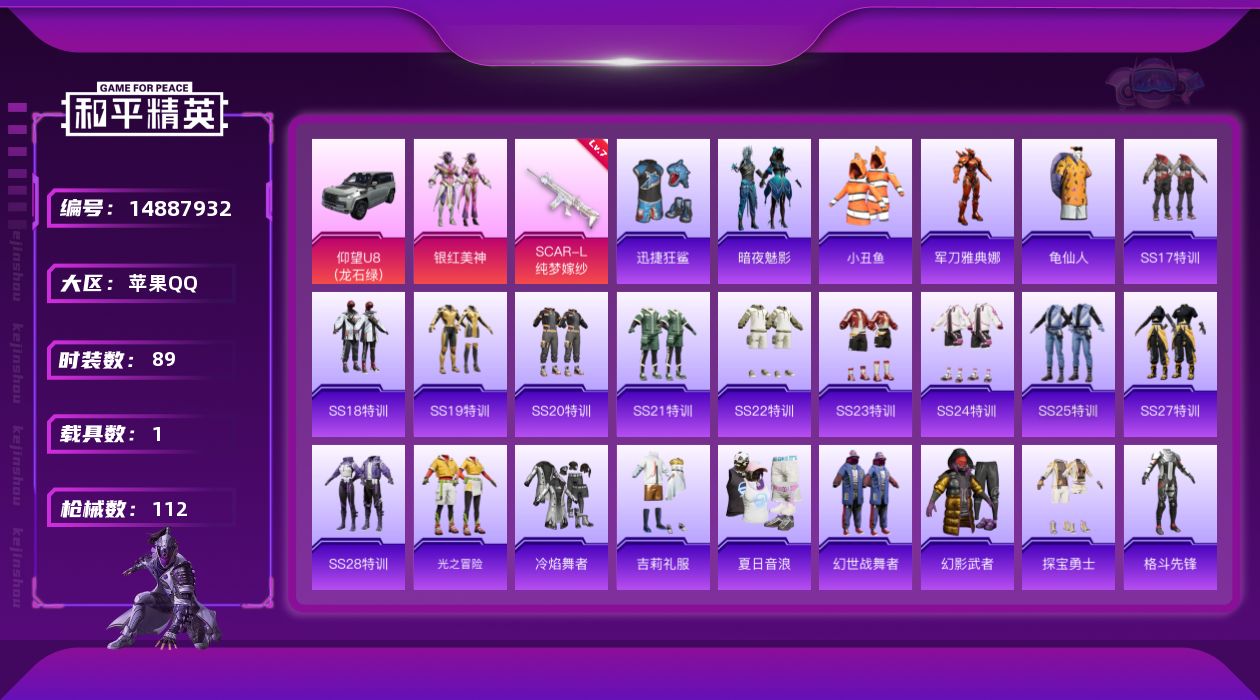Select the 冷焰舞者 costume tile
1260x700 pixels.
click(561, 517)
